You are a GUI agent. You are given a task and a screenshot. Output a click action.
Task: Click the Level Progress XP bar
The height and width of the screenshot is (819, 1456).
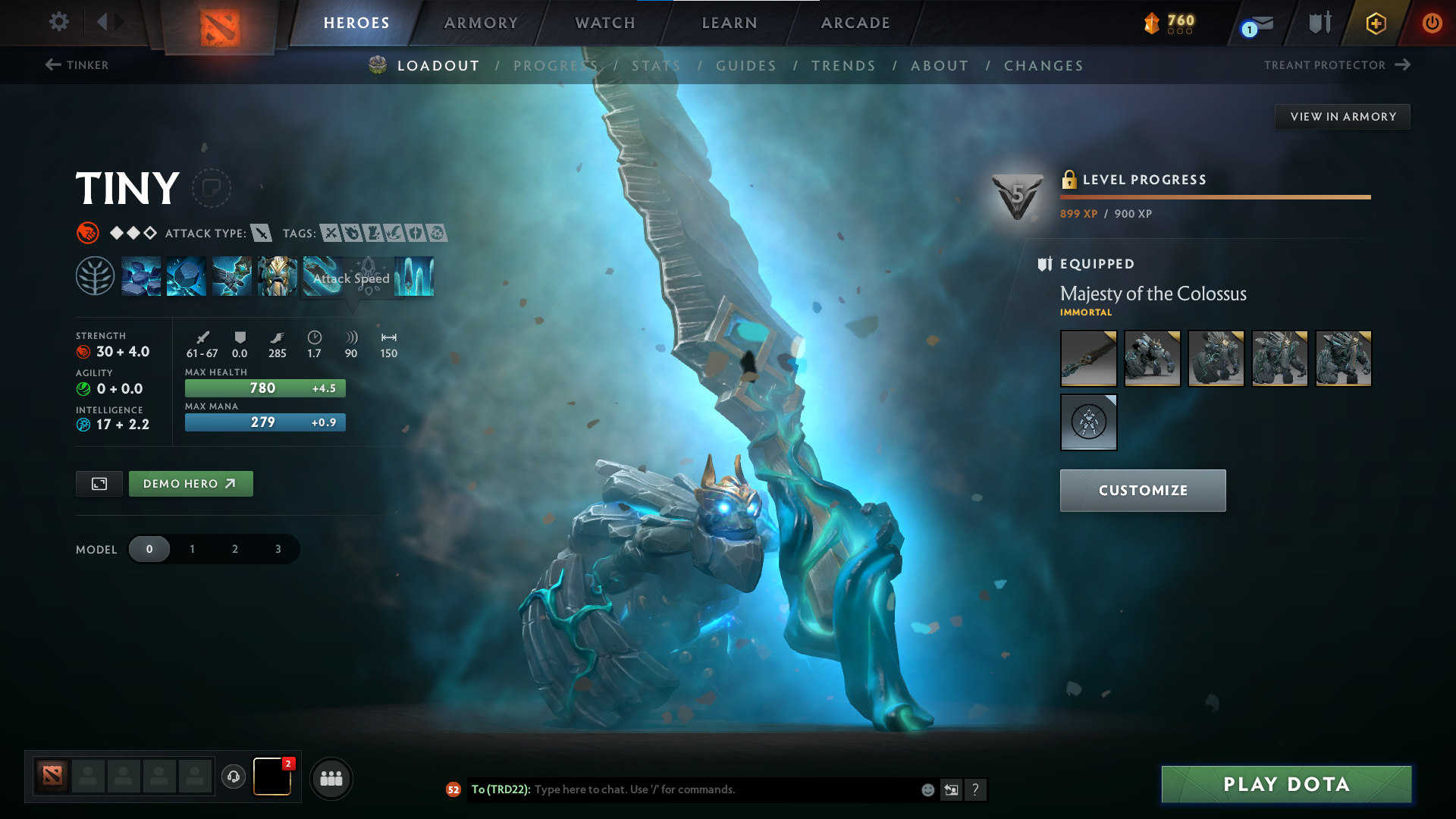point(1215,196)
